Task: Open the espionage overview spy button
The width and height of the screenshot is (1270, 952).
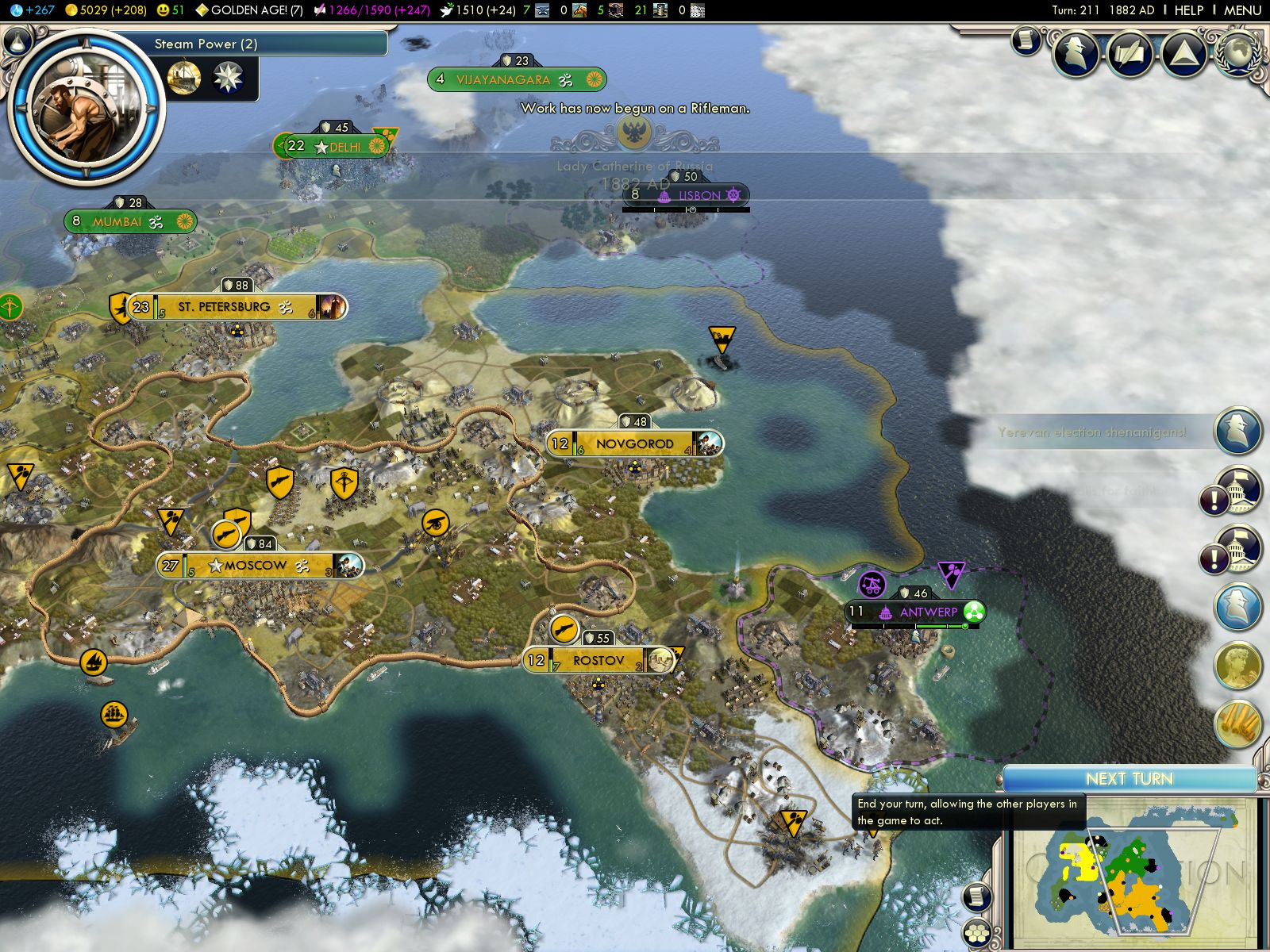Action: [1076, 53]
